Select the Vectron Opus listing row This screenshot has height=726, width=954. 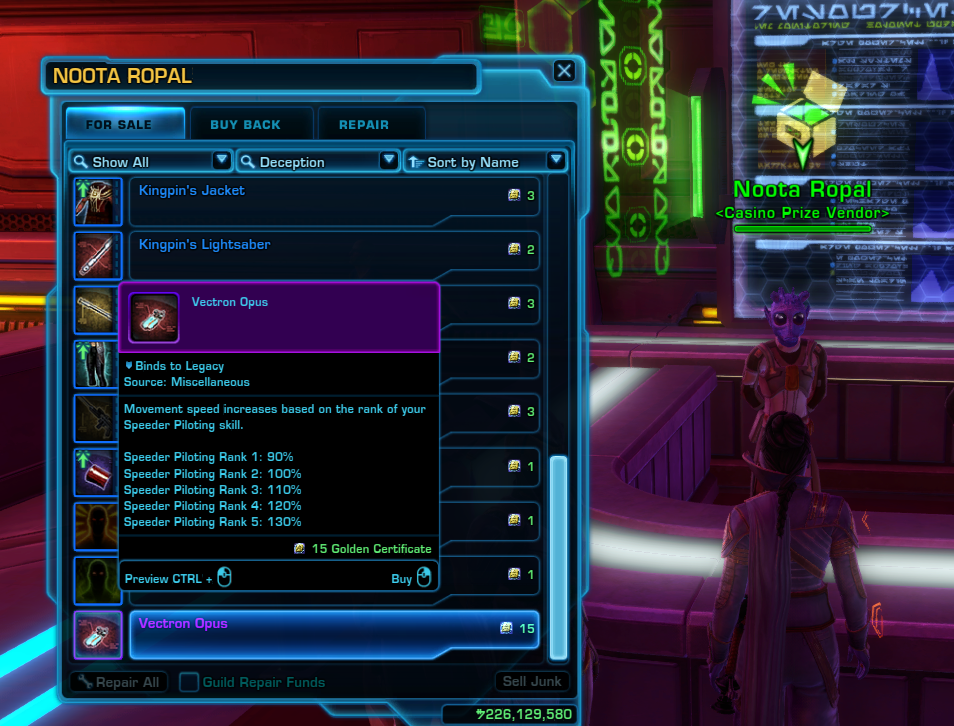334,634
